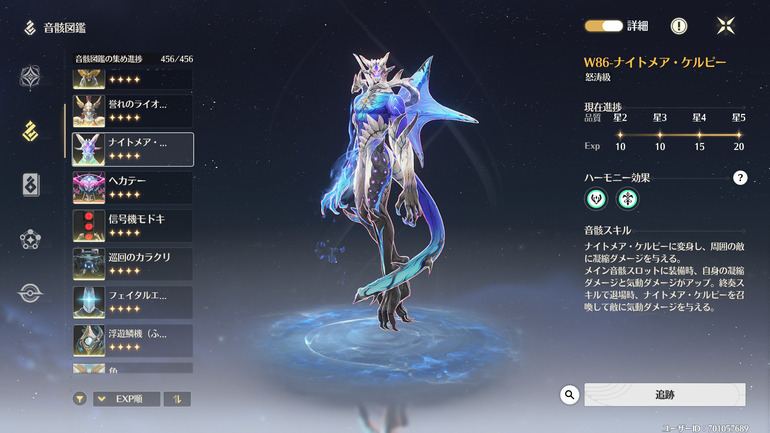Open the 巡回のカラクリ echo entry
The image size is (770, 433).
[132, 263]
